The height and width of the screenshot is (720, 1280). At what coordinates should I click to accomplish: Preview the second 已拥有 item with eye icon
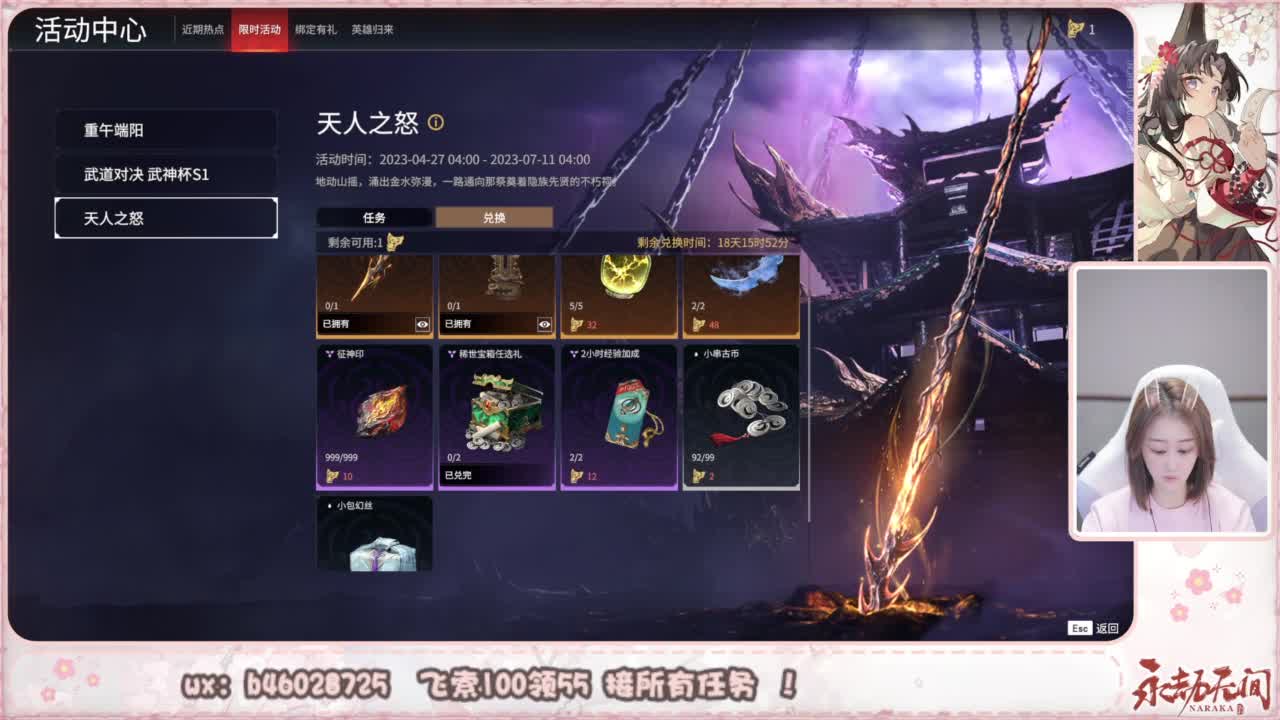pos(546,323)
